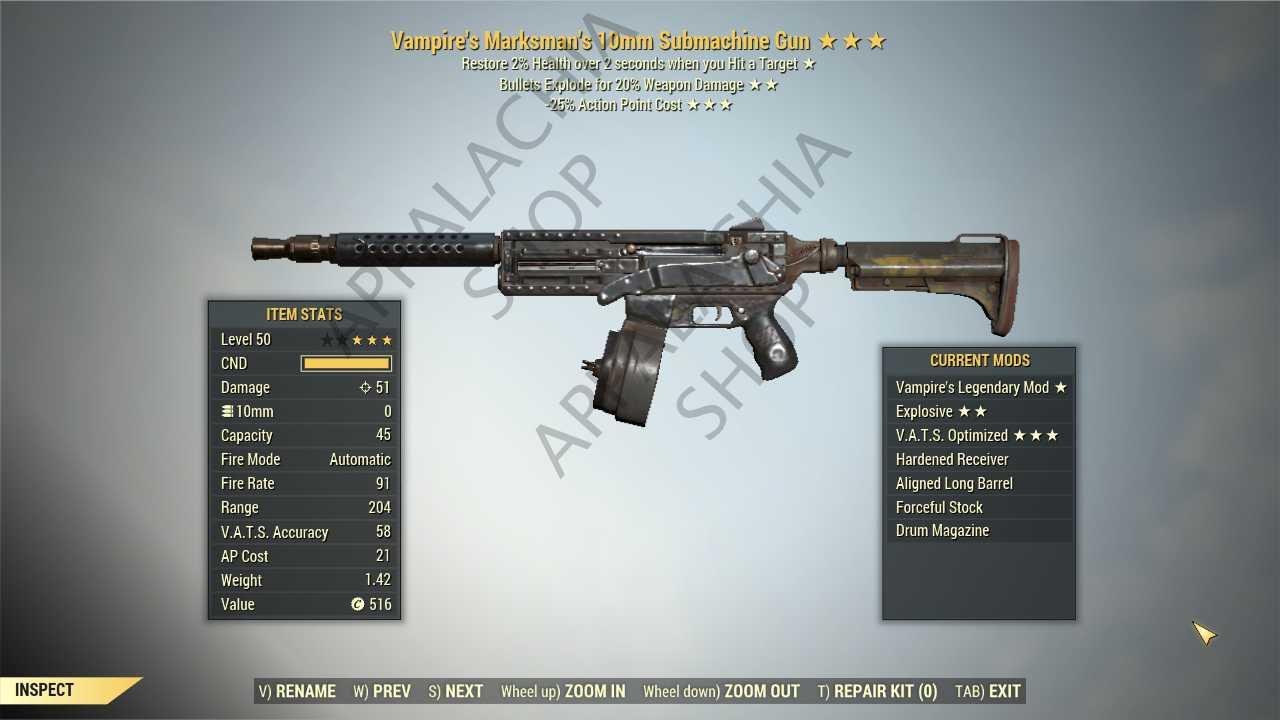
Task: Click the INSPECT tab label
Action: point(42,689)
